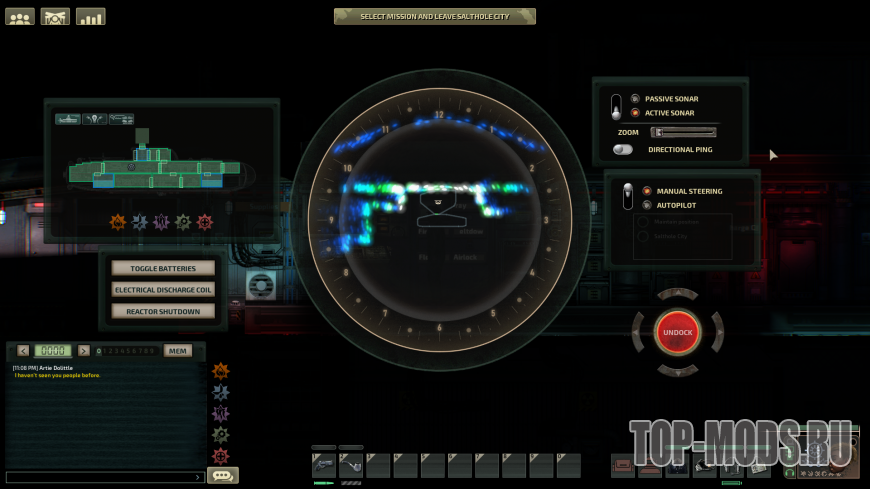Select the Passive Sonar option
Viewport: 870px width, 489px height.
[636, 99]
